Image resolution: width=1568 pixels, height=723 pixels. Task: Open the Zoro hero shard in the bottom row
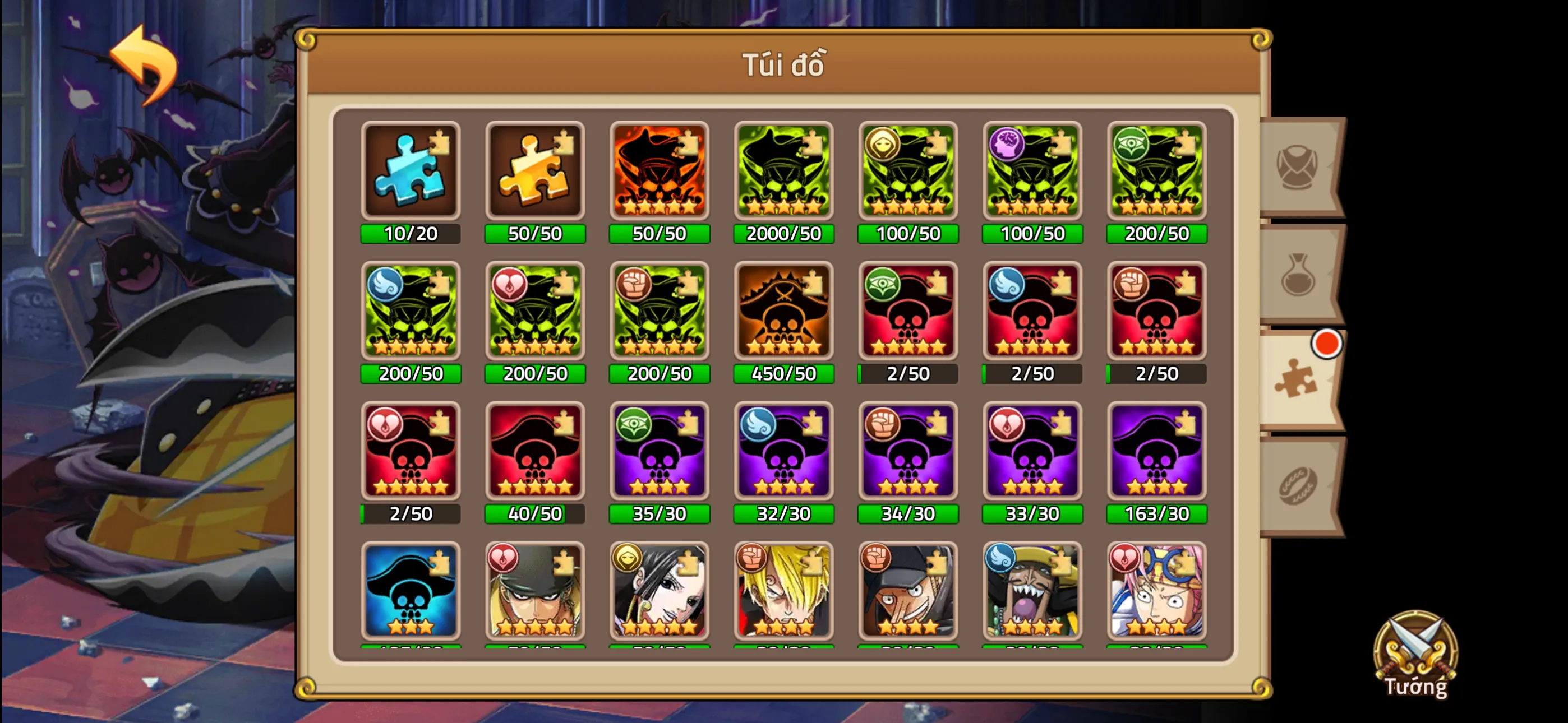click(535, 590)
